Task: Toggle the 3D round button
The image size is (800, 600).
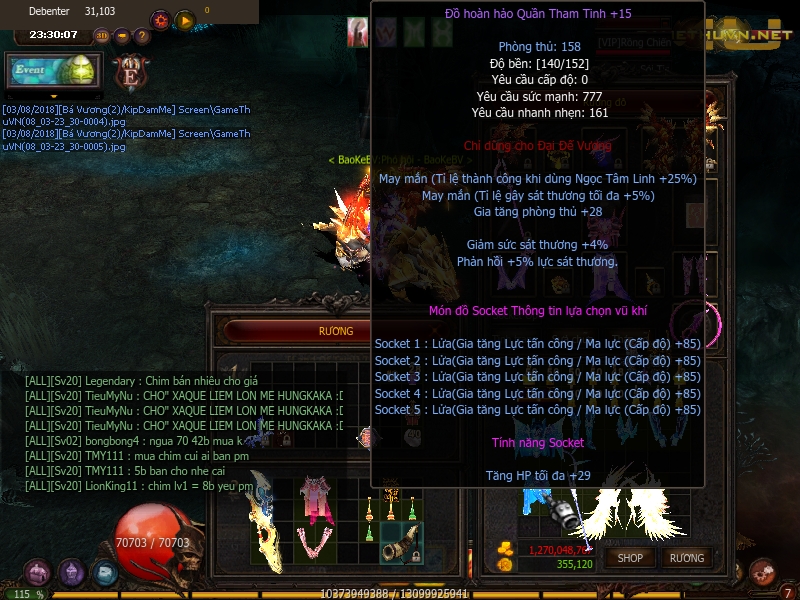Action: [x=101, y=36]
